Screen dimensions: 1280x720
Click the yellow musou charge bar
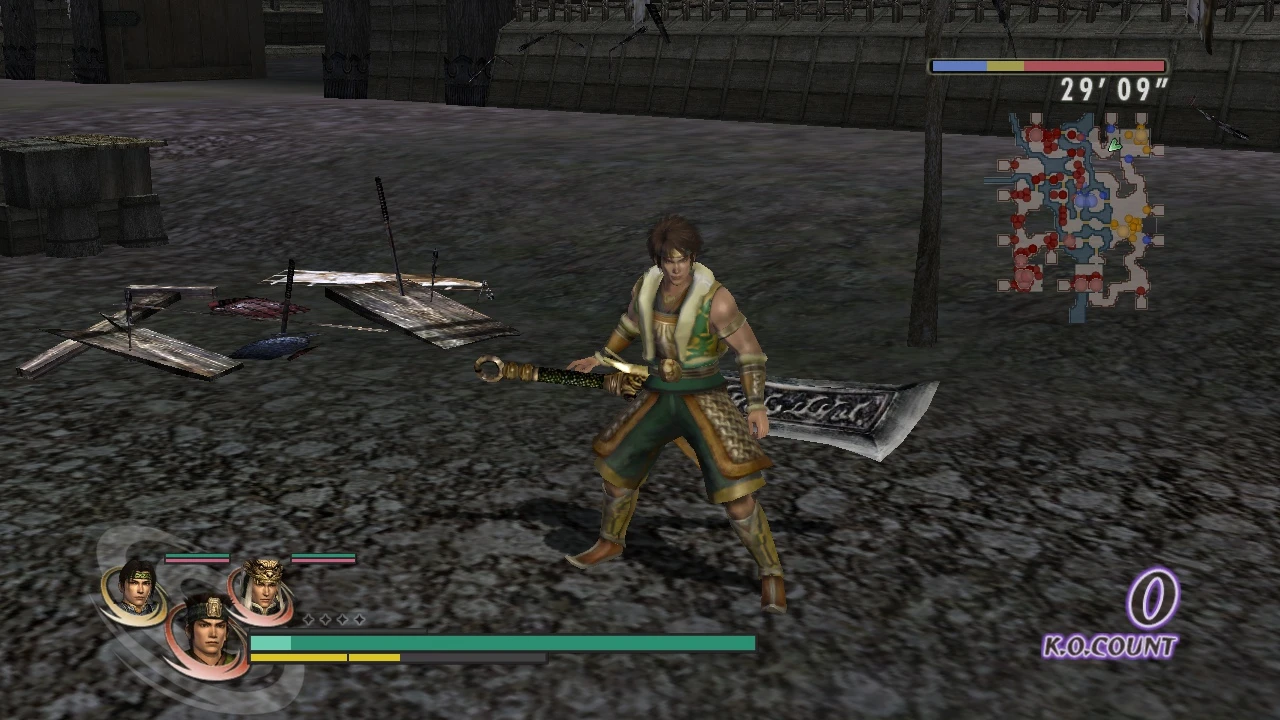(325, 657)
